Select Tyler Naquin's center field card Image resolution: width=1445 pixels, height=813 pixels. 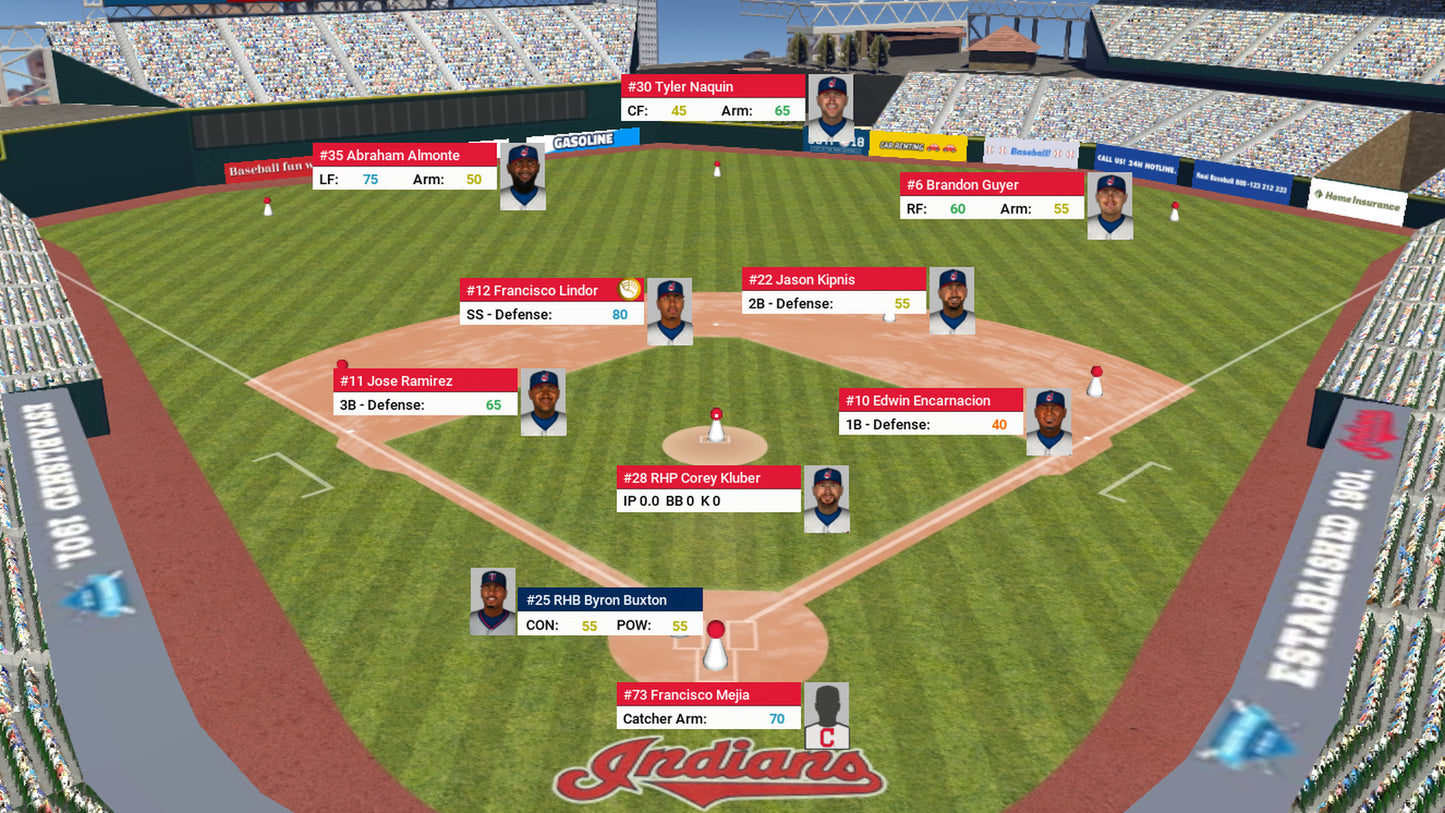713,98
